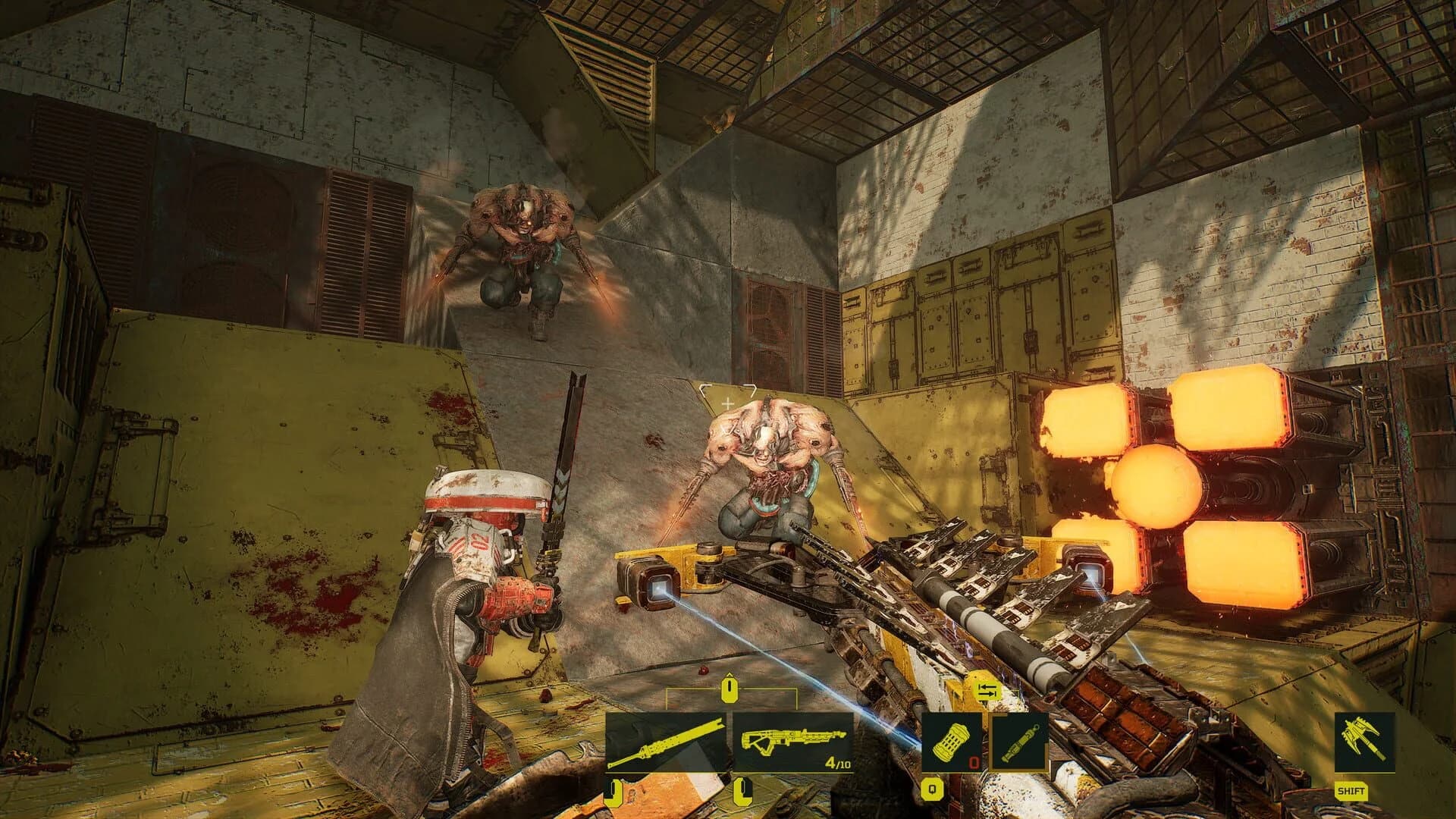The width and height of the screenshot is (1456, 819).
Task: Click the scroll-wheel weapon cycle prompt icon
Action: click(729, 689)
